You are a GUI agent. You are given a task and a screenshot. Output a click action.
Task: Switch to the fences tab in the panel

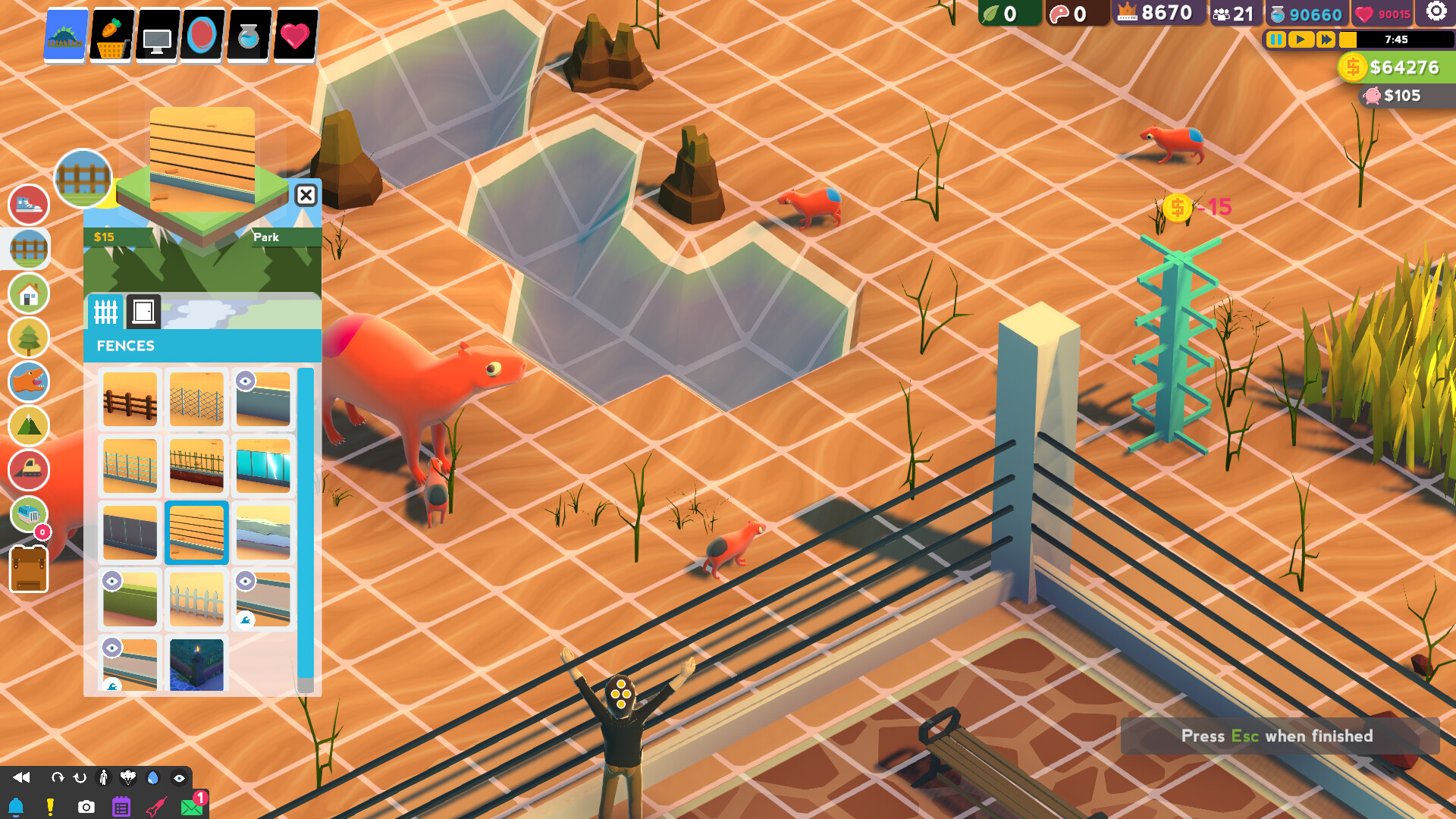click(x=106, y=311)
